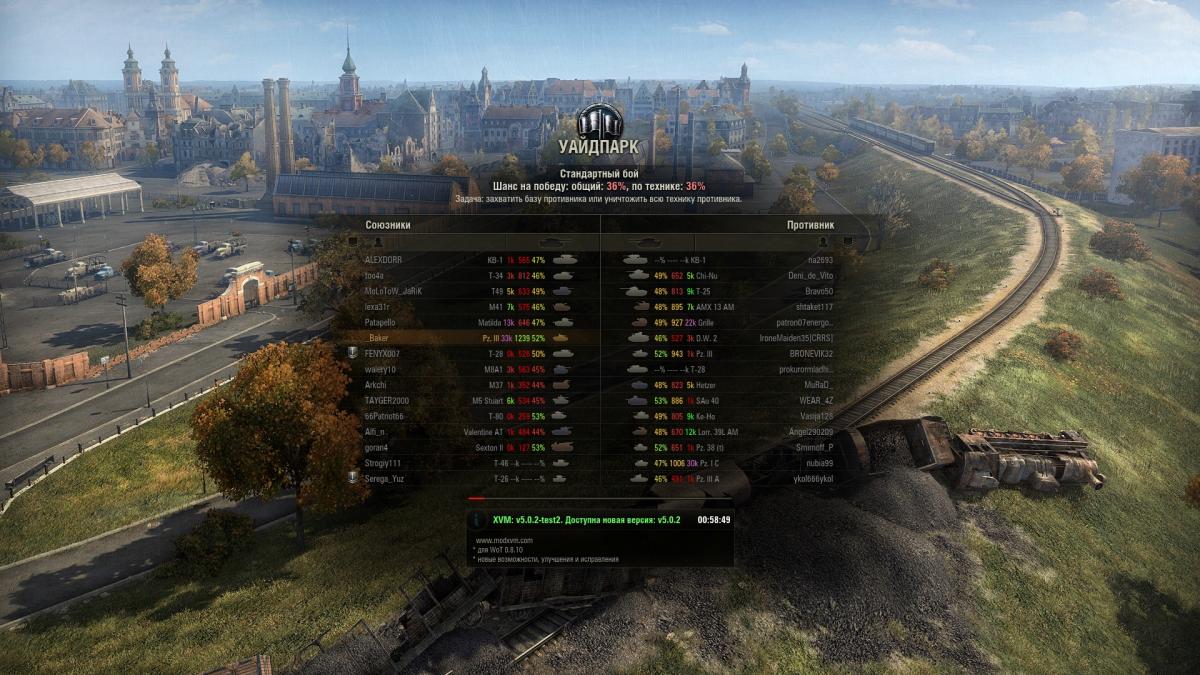Pick enemy WEAR_4Z with the SAu 40
Image resolution: width=1200 pixels, height=675 pixels.
(x=730, y=400)
